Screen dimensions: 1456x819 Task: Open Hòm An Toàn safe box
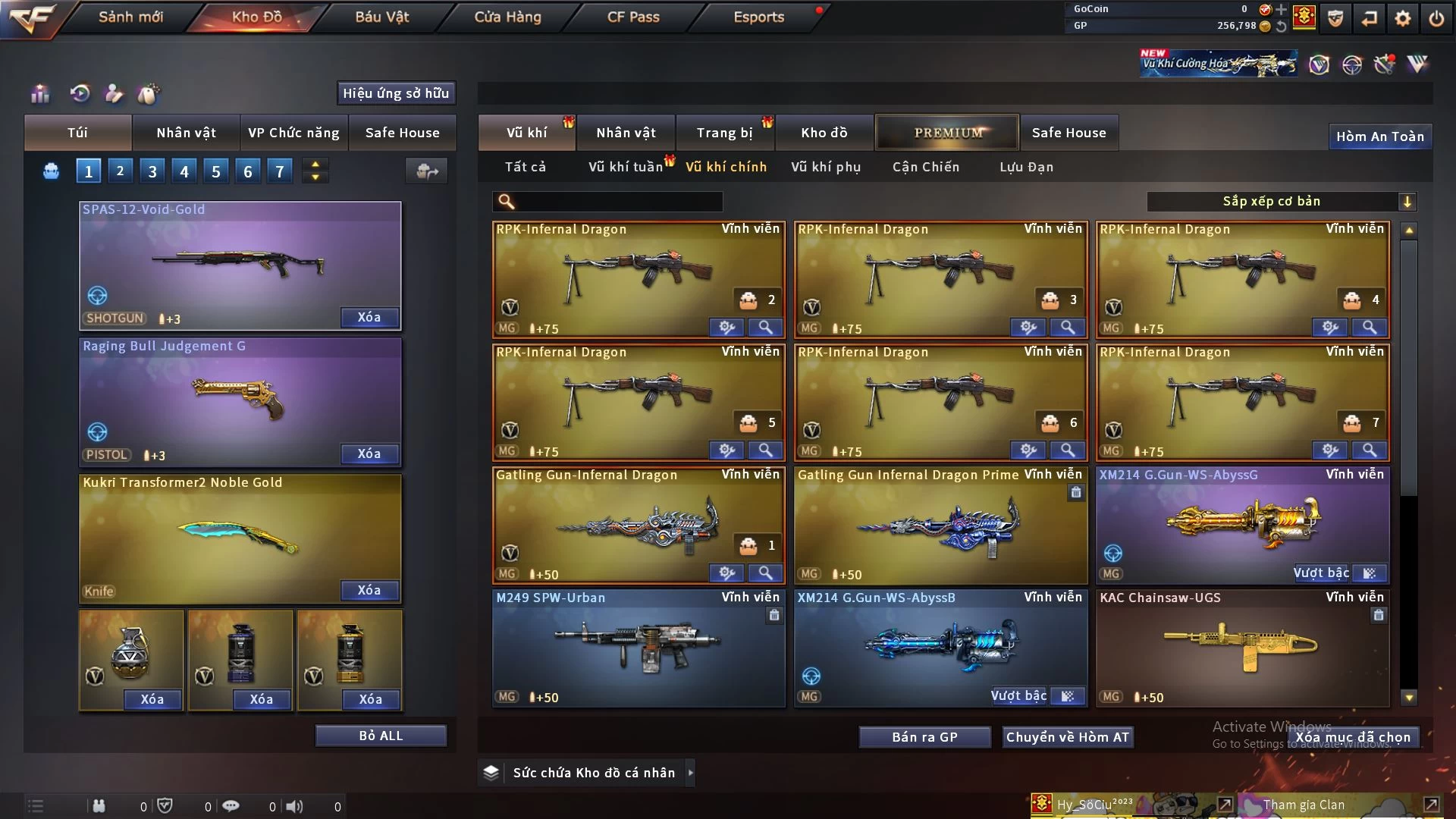pyautogui.click(x=1379, y=136)
